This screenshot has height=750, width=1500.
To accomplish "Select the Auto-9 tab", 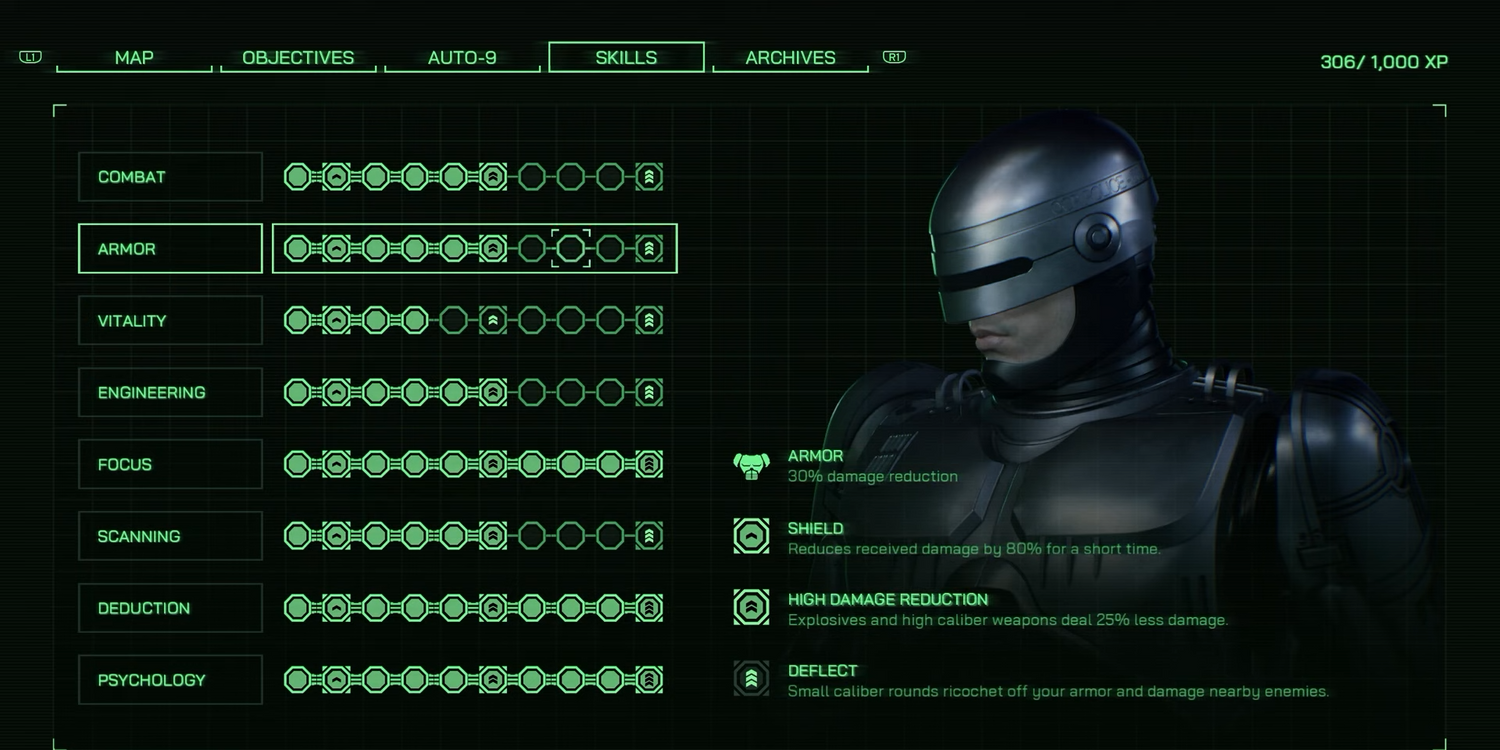I will click(462, 58).
